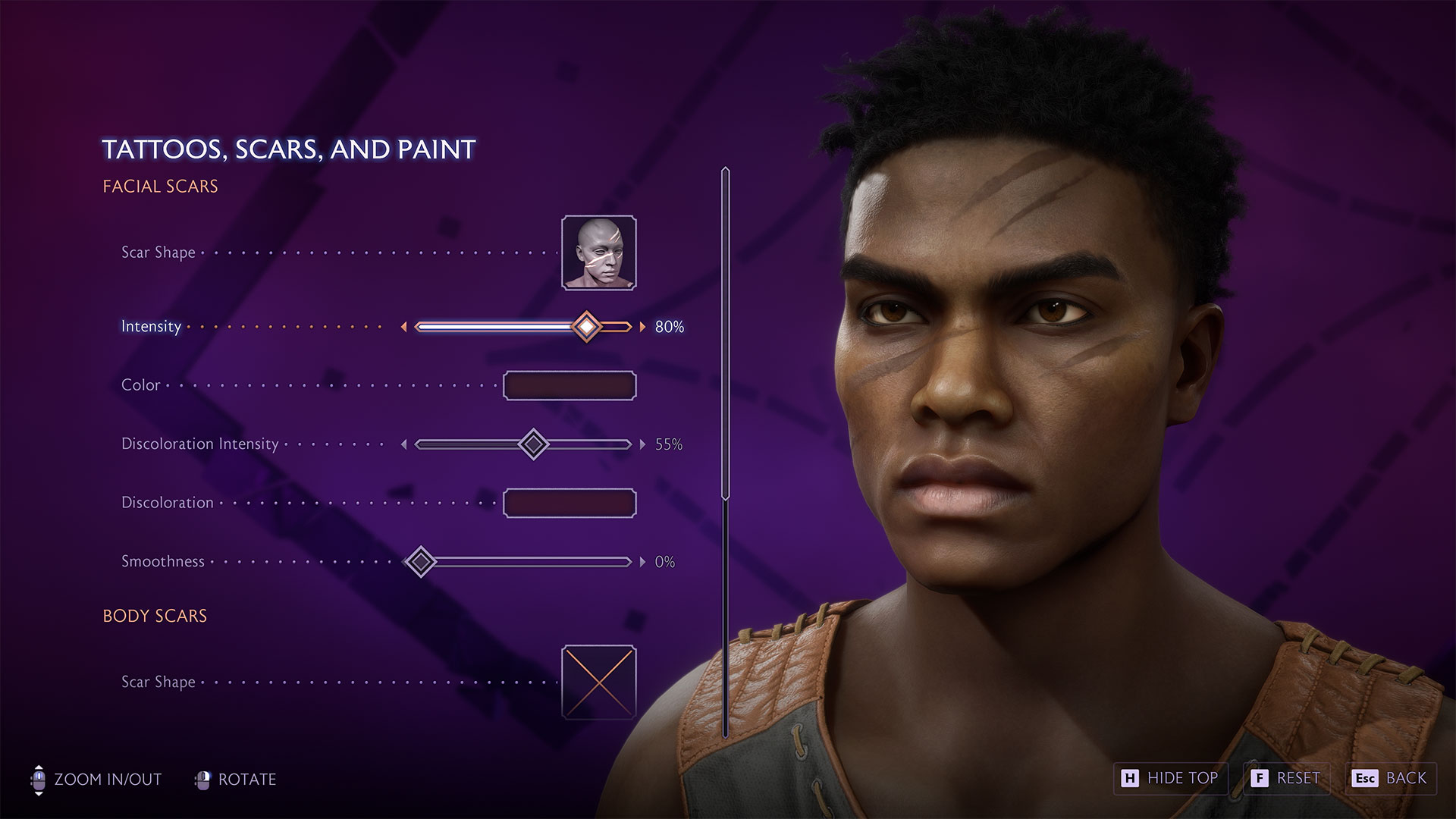Click the left arrow on the Intensity slider
Image resolution: width=1456 pixels, height=819 pixels.
click(405, 327)
